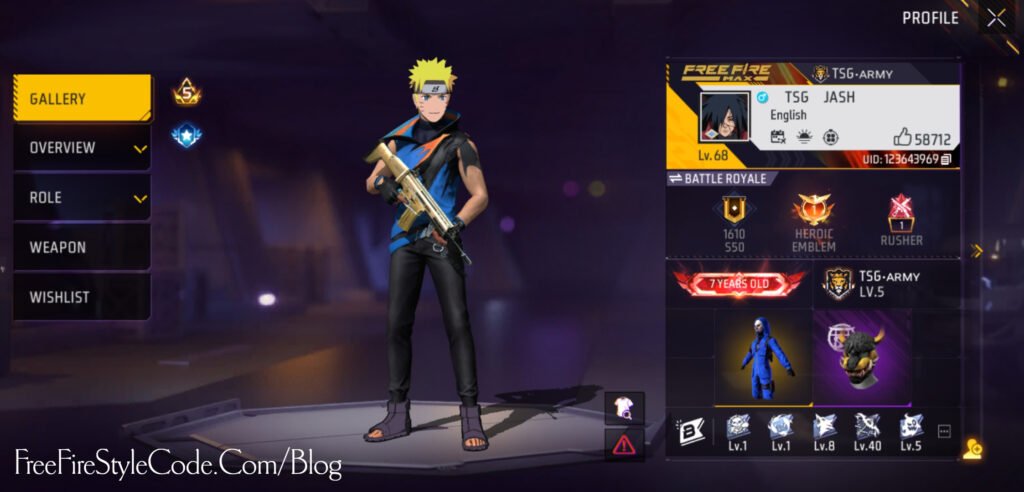
Task: Select the blue outfit thumbnail
Action: tap(764, 355)
